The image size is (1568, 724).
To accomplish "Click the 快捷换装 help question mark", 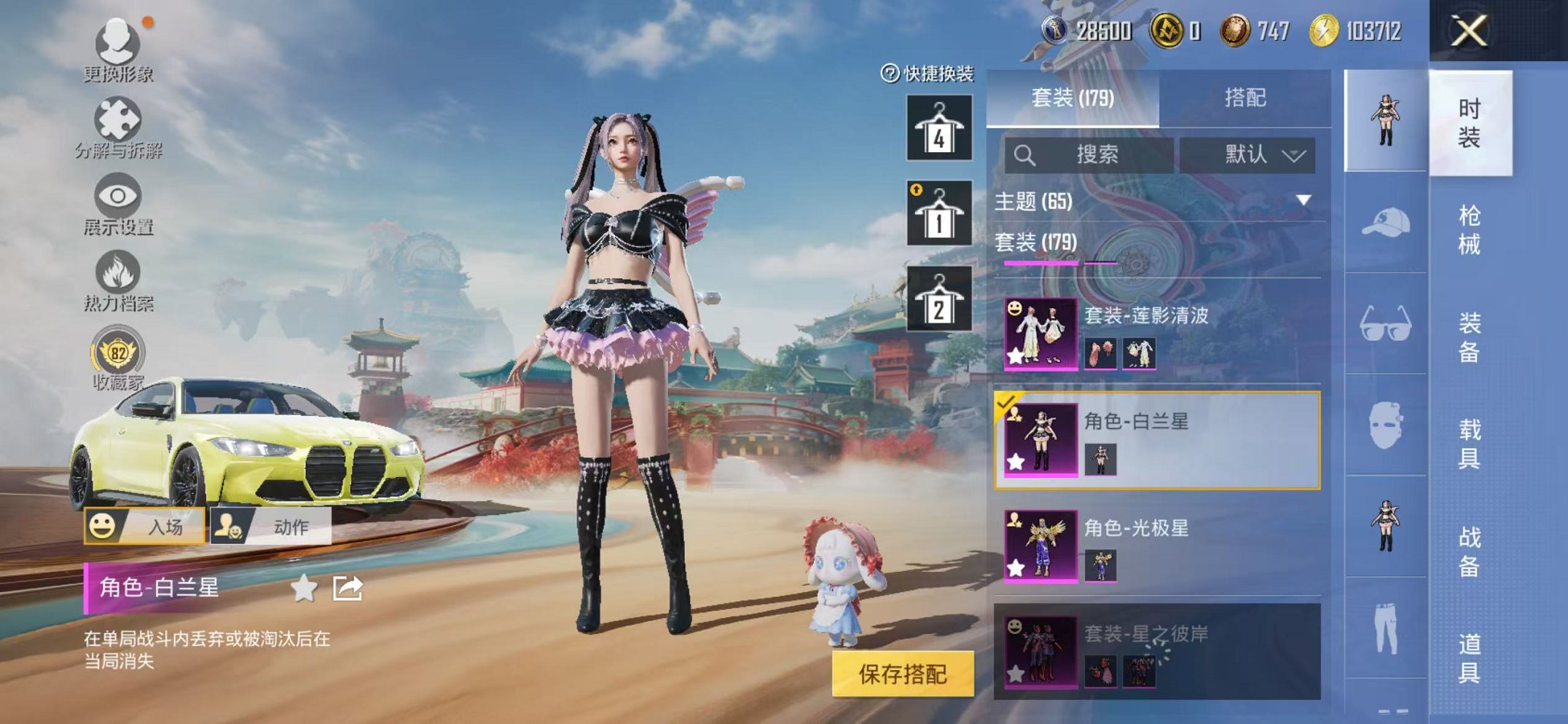I will 890,72.
